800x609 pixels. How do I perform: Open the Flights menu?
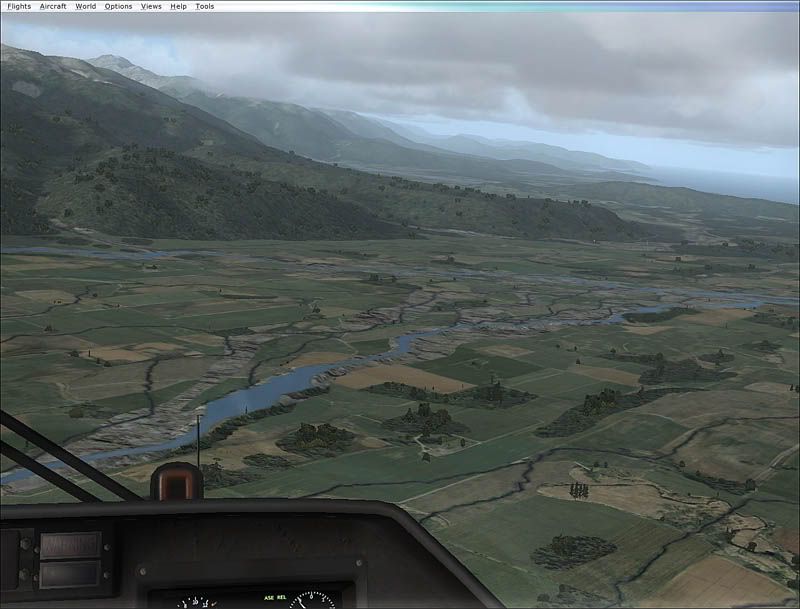19,6
